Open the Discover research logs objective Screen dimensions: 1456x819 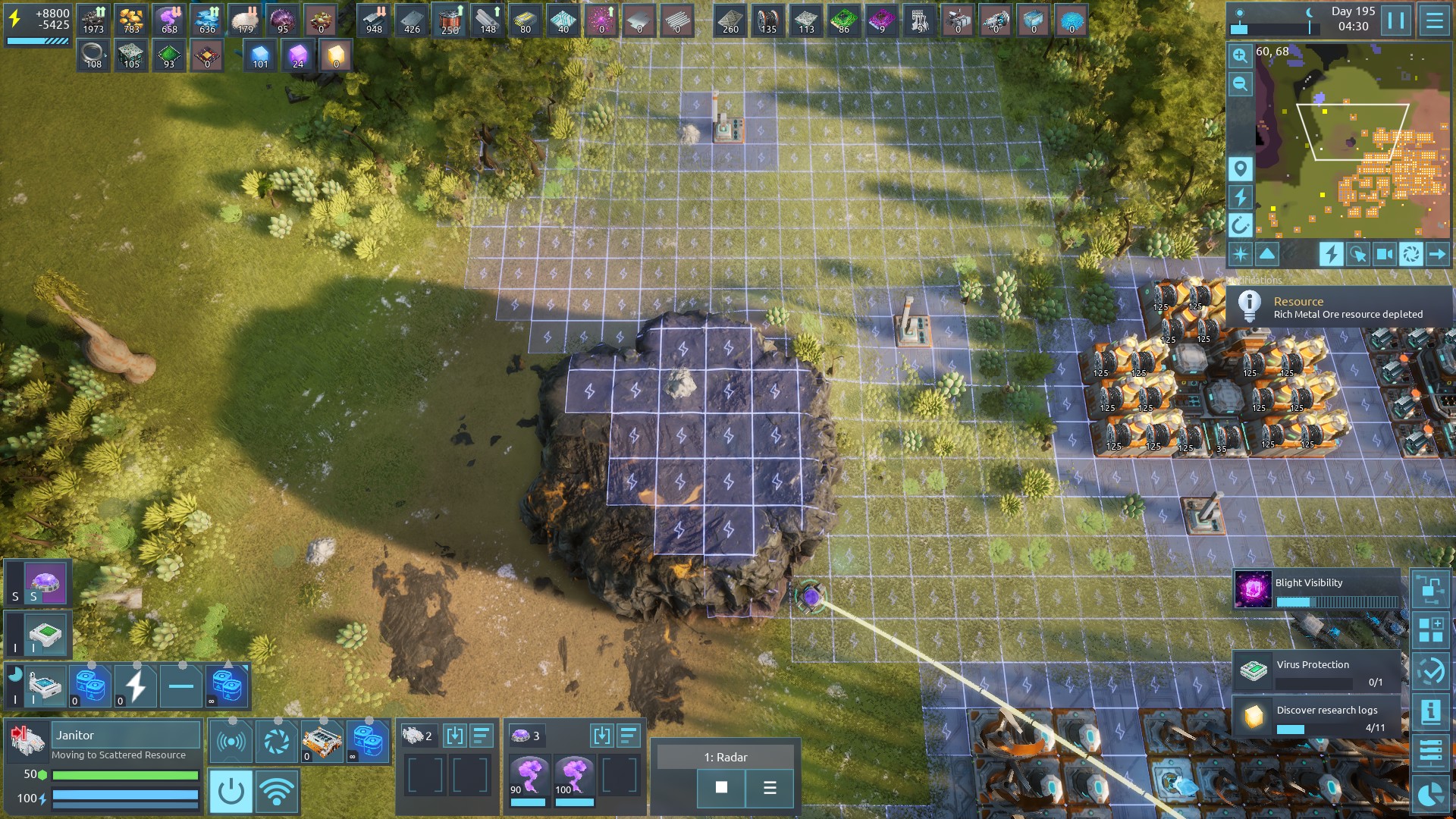pos(1317,717)
